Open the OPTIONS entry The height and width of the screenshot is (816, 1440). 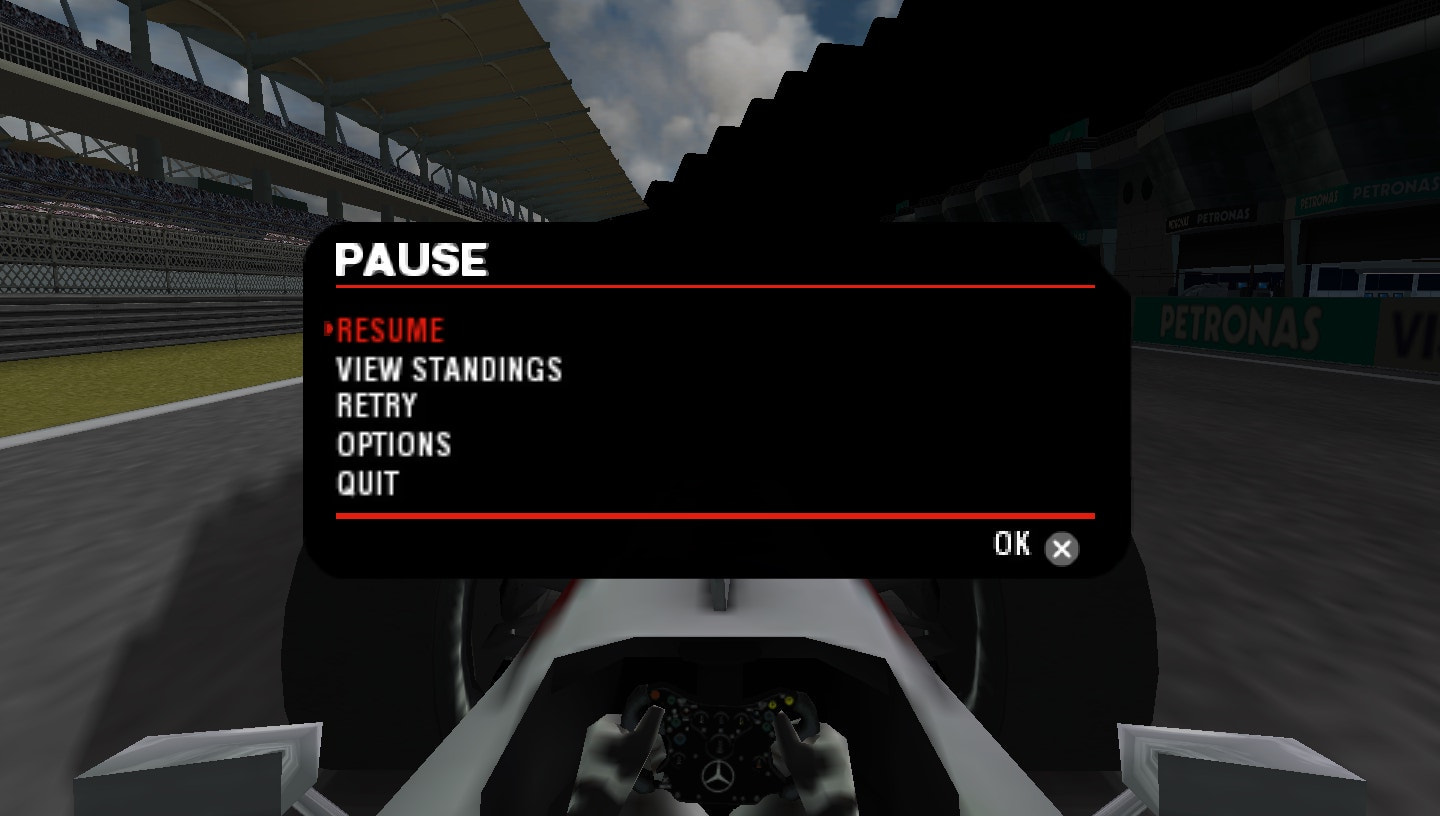[394, 445]
